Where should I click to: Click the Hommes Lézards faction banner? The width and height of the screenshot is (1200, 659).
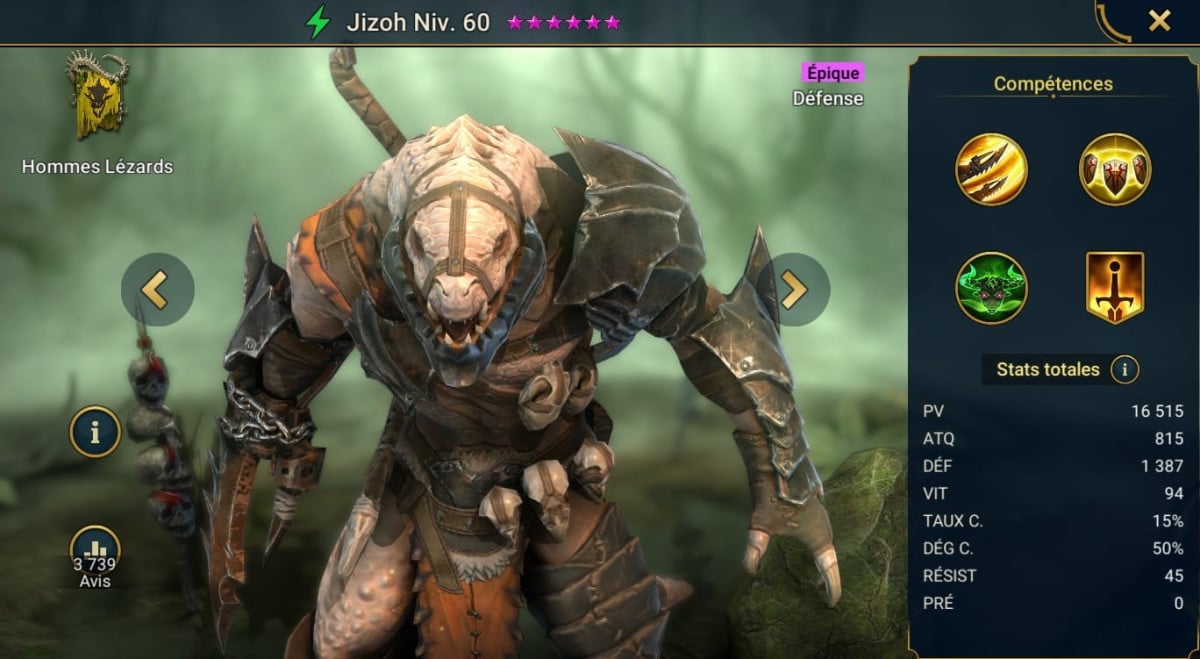click(x=97, y=97)
